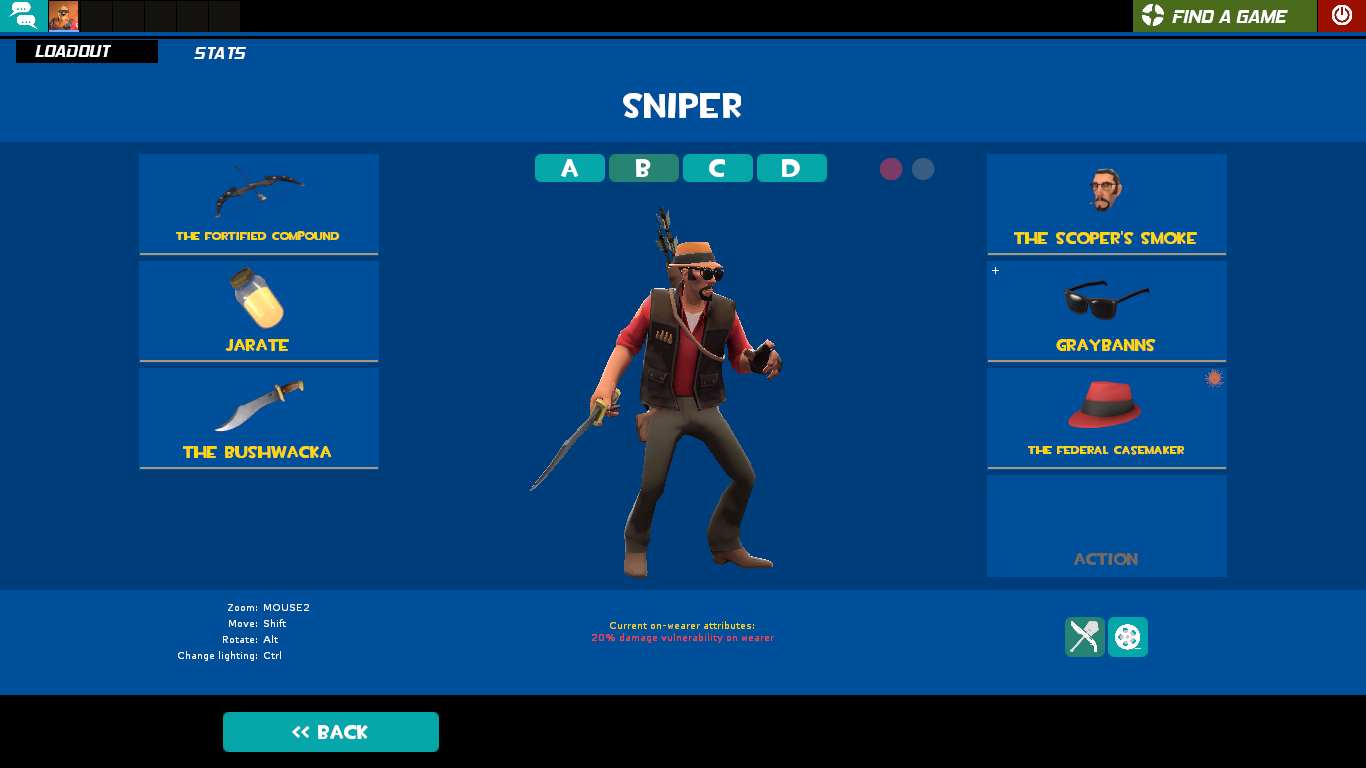Switch to the STATS tab
This screenshot has height=768, width=1366.
coord(219,53)
